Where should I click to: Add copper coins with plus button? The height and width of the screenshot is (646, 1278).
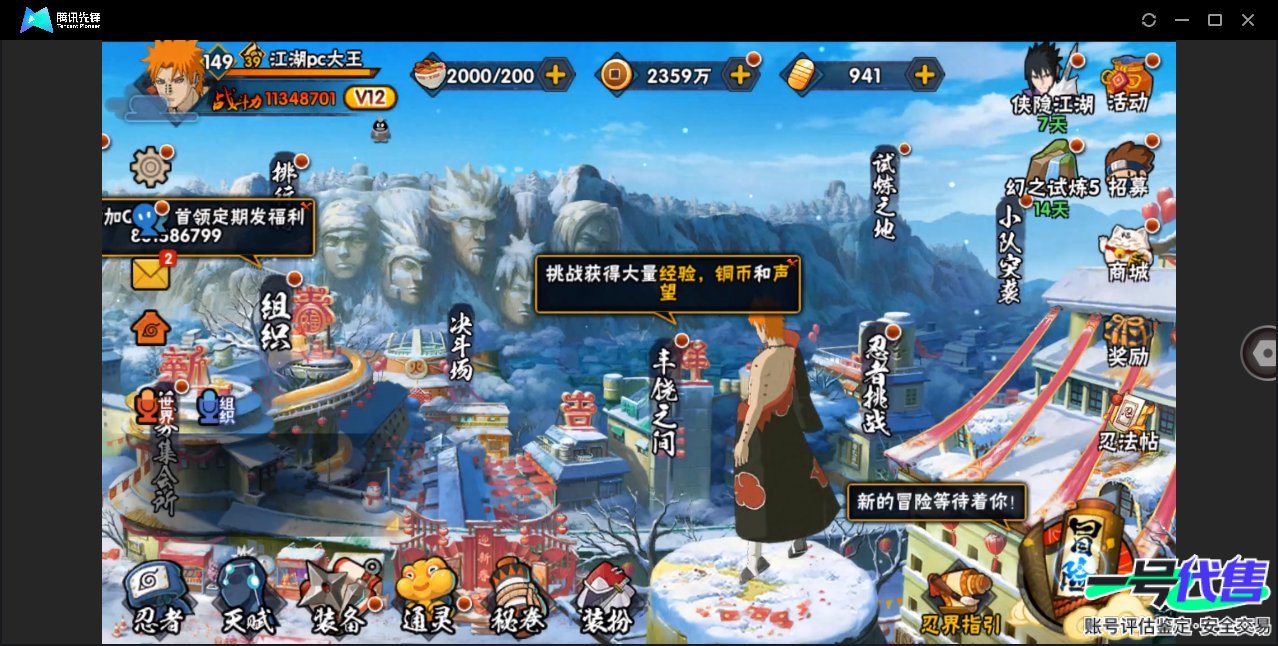(740, 74)
